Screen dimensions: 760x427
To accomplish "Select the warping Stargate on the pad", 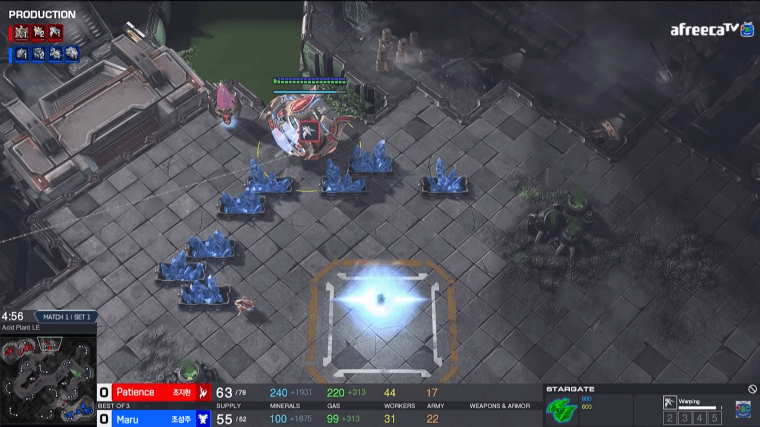I will 379,298.
